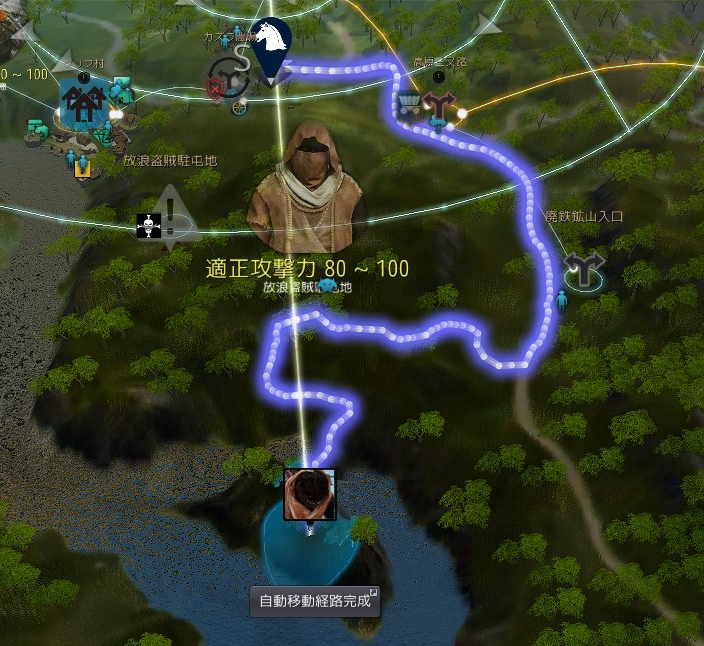704x646 pixels.
Task: Select the skull and crossbones marker
Action: pos(147,225)
